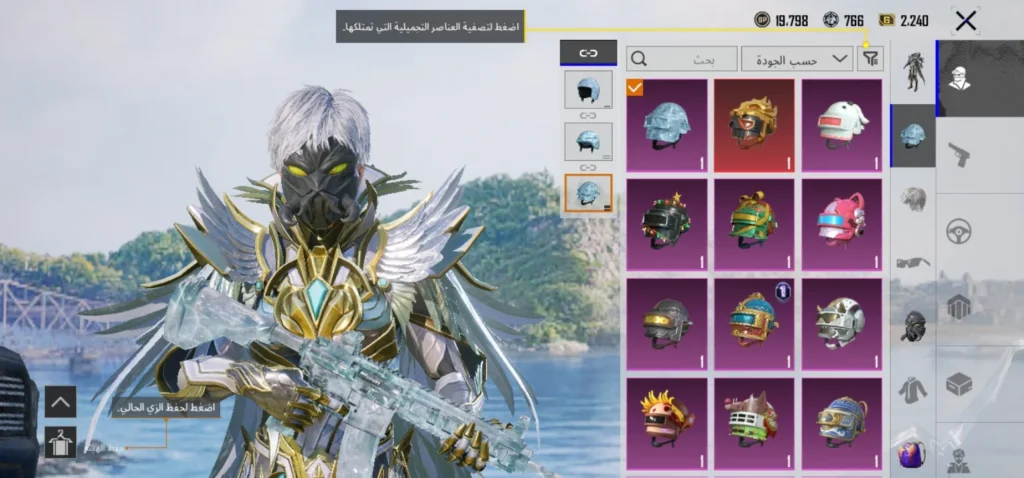This screenshot has height=478, width=1024.
Task: Switch to the sunglasses category tab
Action: click(913, 263)
